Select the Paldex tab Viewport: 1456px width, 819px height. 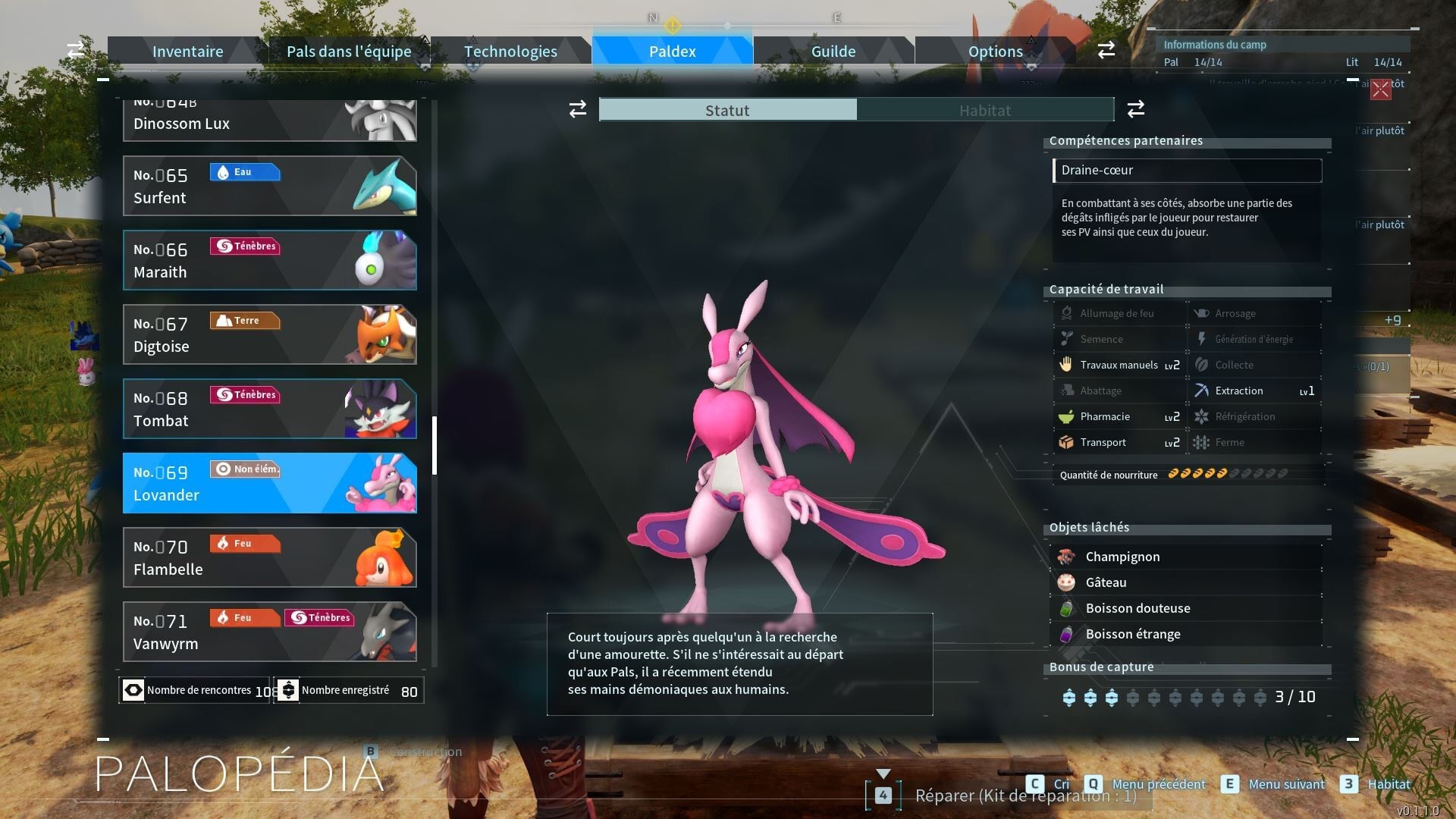coord(672,52)
